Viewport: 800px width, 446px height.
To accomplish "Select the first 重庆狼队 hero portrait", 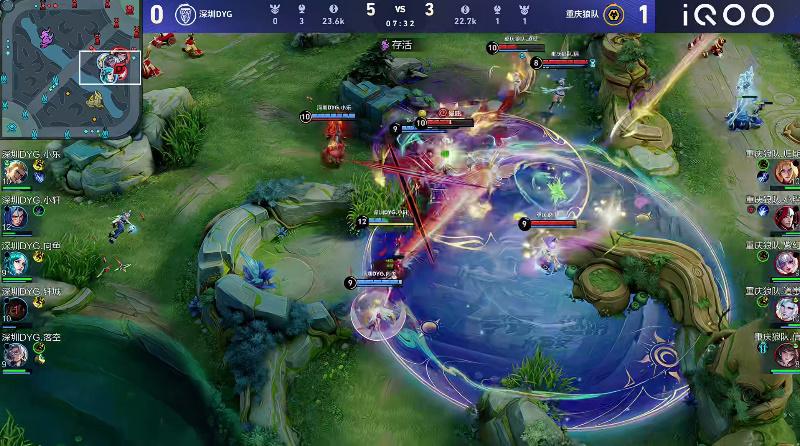I will (x=786, y=173).
